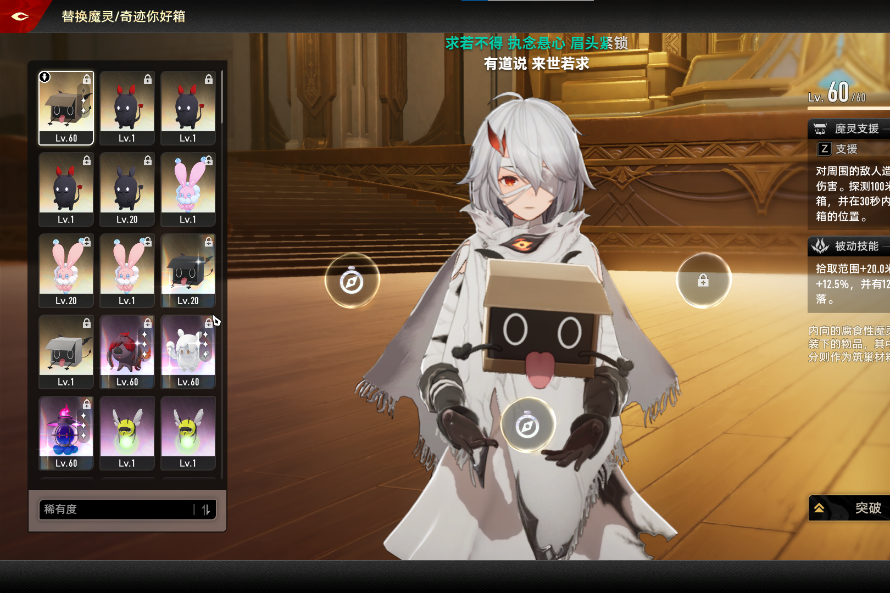
Task: Click the left compass spirit slot
Action: point(352,281)
